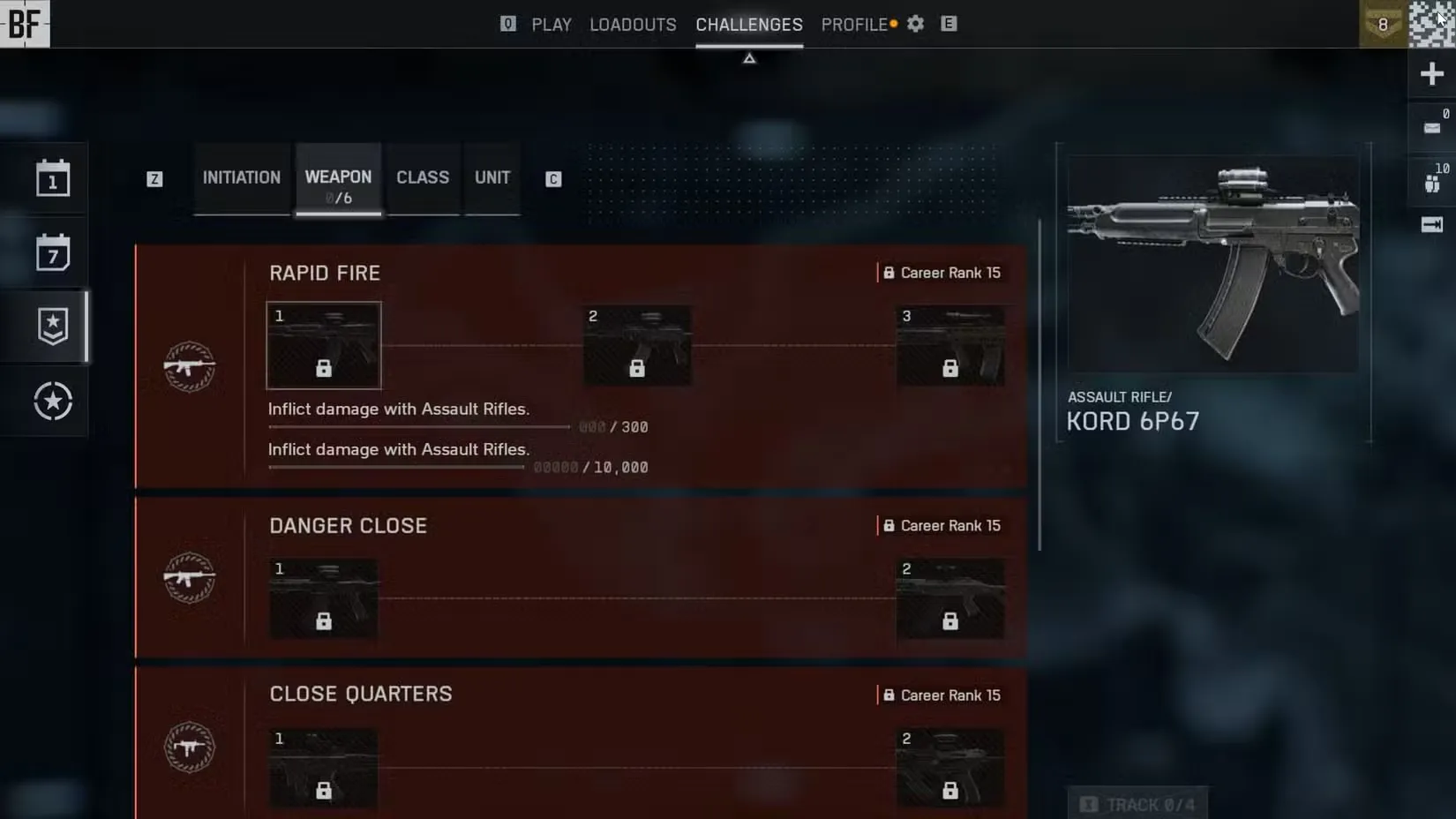Switch to the INITIATION tab
This screenshot has height=819, width=1456.
(x=241, y=177)
